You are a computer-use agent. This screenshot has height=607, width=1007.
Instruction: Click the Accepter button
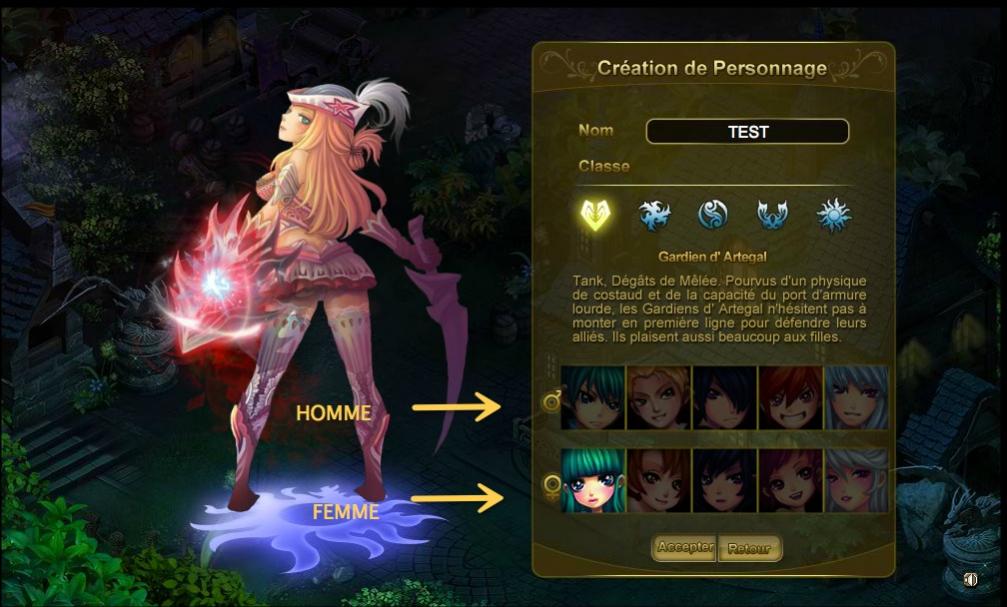685,548
